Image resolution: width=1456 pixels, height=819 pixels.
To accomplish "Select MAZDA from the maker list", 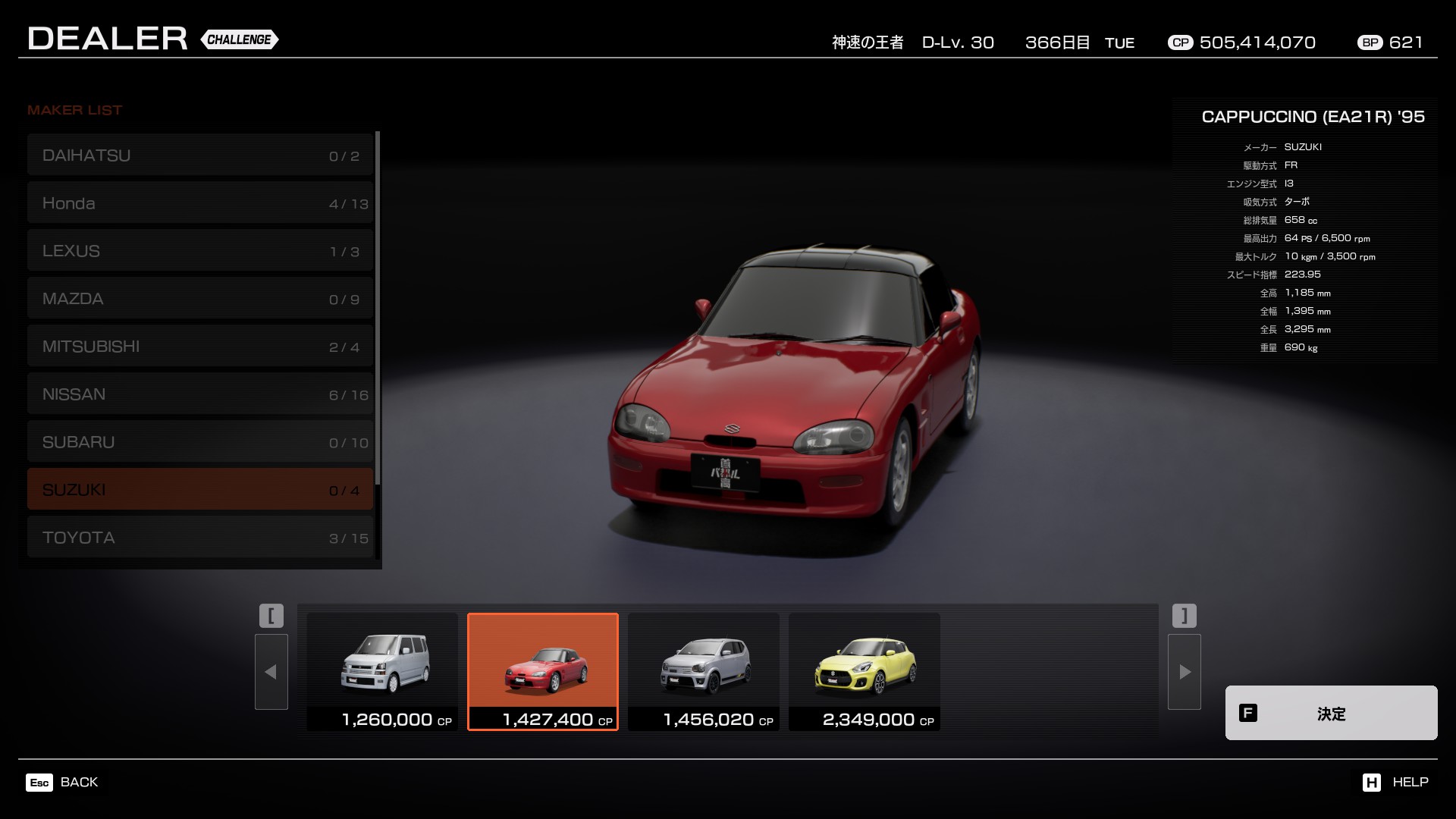I will [x=200, y=299].
